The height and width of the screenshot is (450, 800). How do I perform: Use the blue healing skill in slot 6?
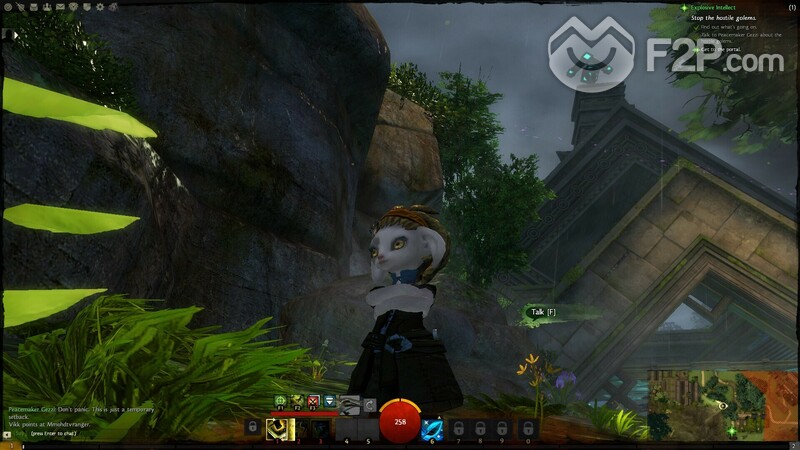(433, 429)
